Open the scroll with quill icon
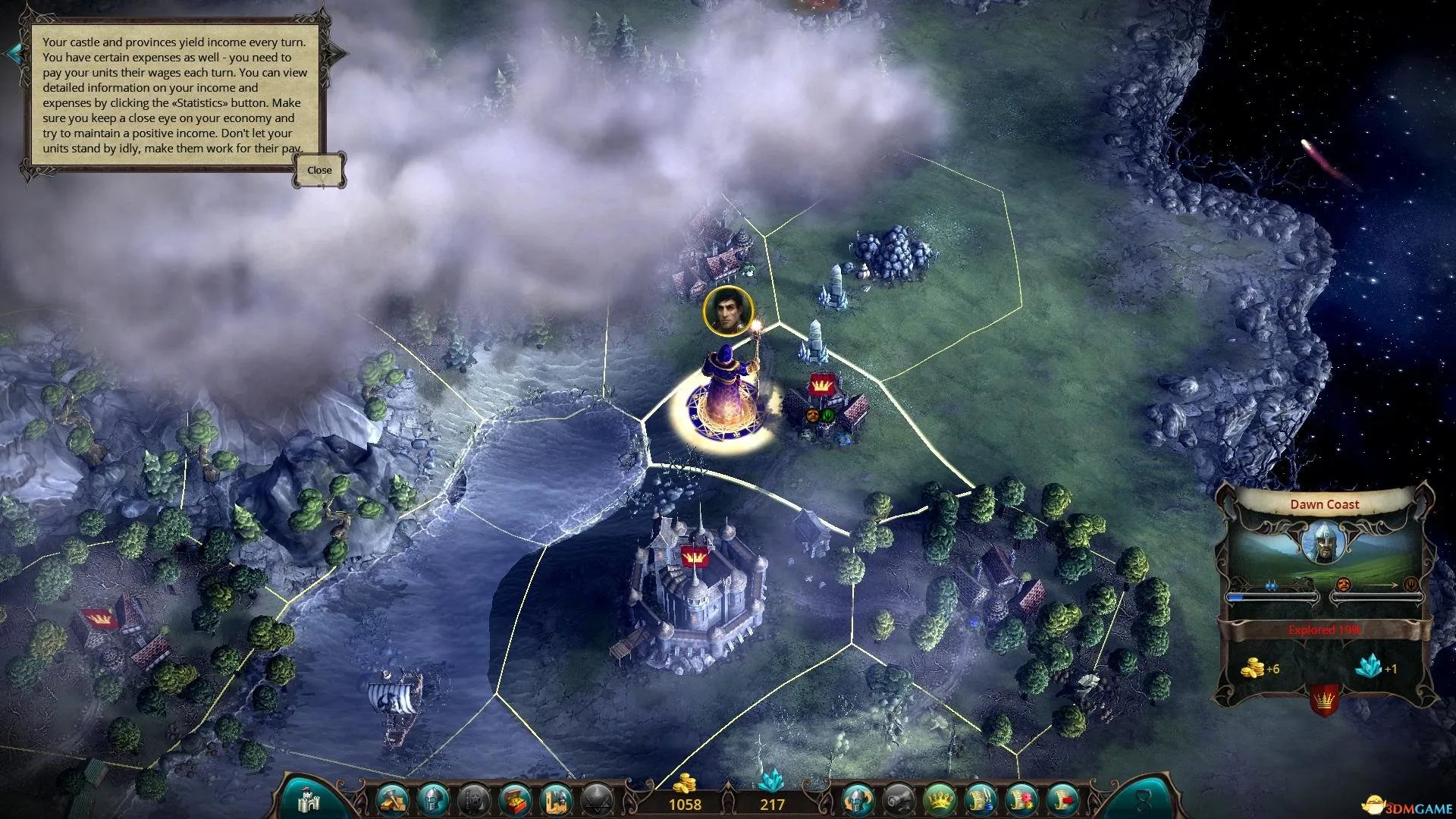The width and height of the screenshot is (1456, 819). [x=980, y=799]
